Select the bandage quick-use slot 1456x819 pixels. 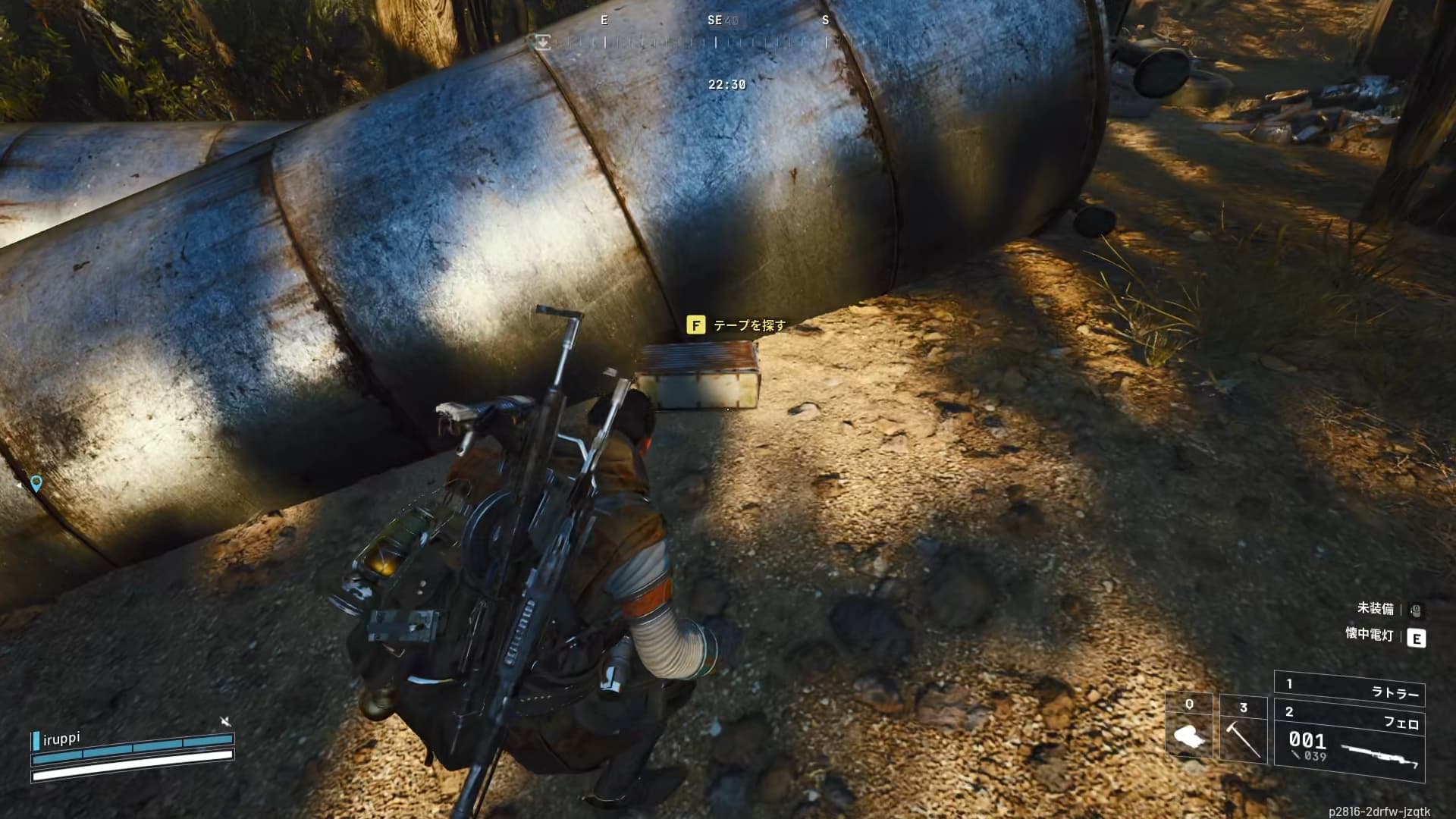tap(1189, 729)
